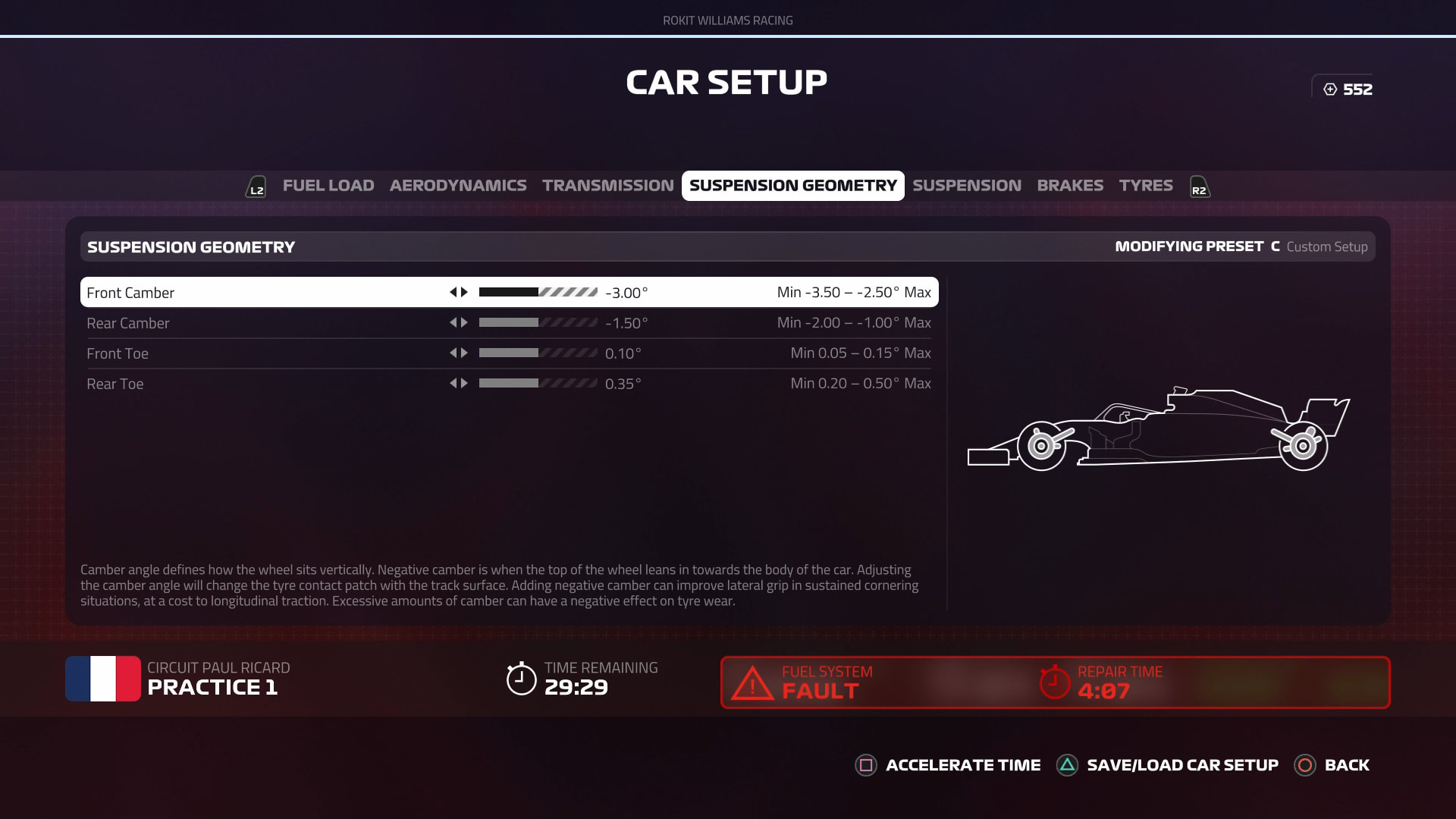Adjust the Rear Toe slider bar
The width and height of the screenshot is (1456, 819).
point(538,383)
